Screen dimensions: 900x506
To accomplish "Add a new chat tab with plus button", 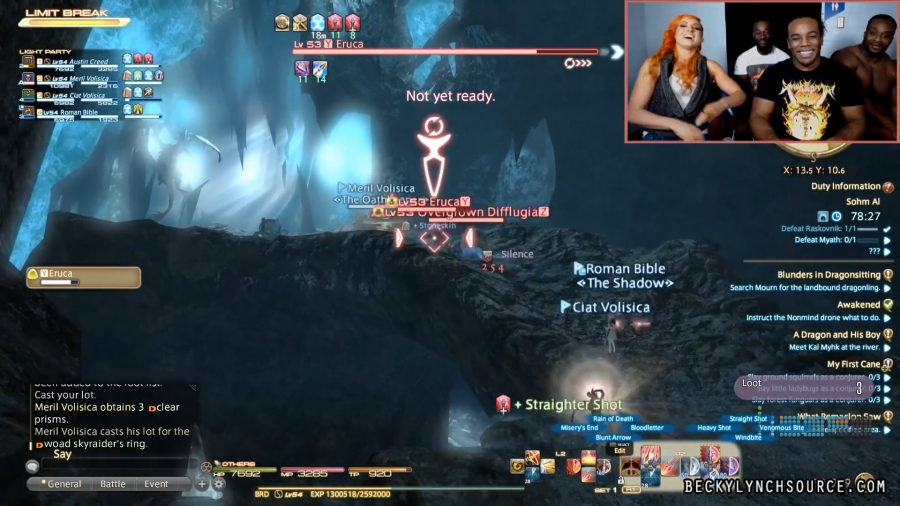I will click(201, 484).
